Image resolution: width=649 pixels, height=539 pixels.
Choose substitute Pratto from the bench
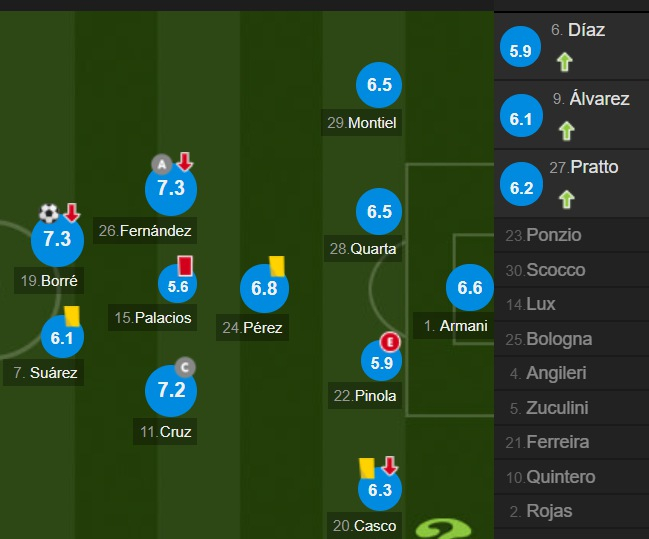[x=571, y=182]
